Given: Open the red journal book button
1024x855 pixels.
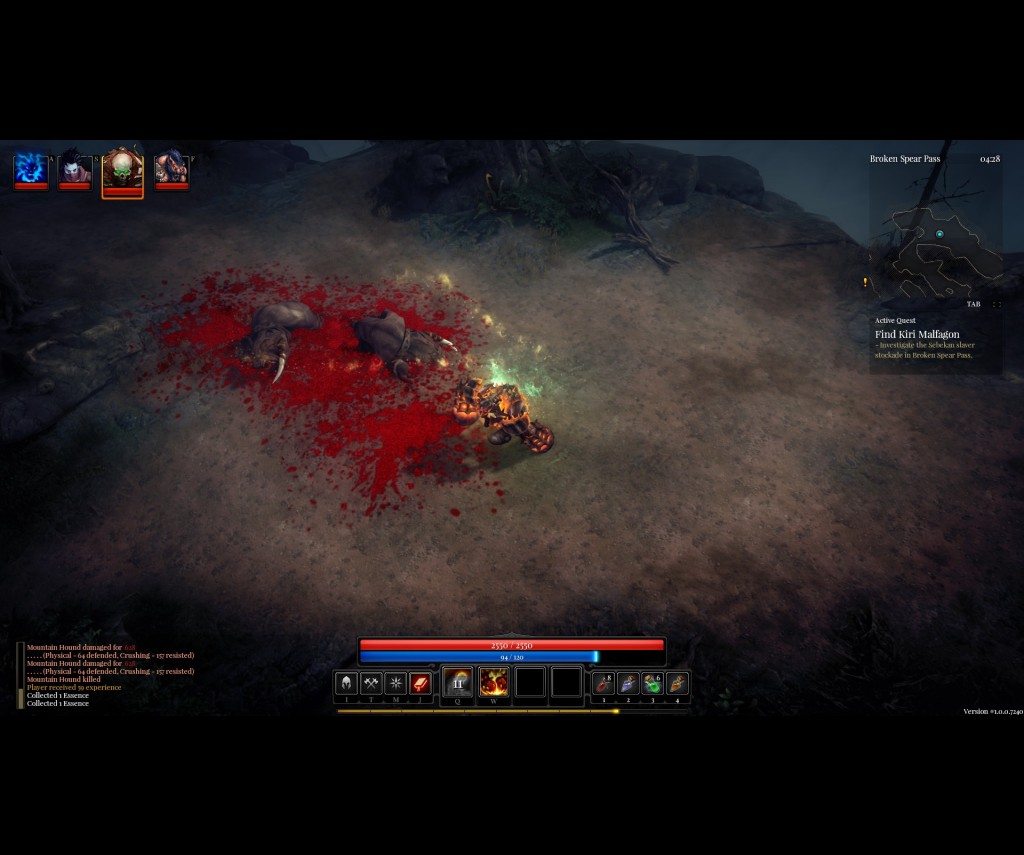Looking at the screenshot, I should pos(420,684).
